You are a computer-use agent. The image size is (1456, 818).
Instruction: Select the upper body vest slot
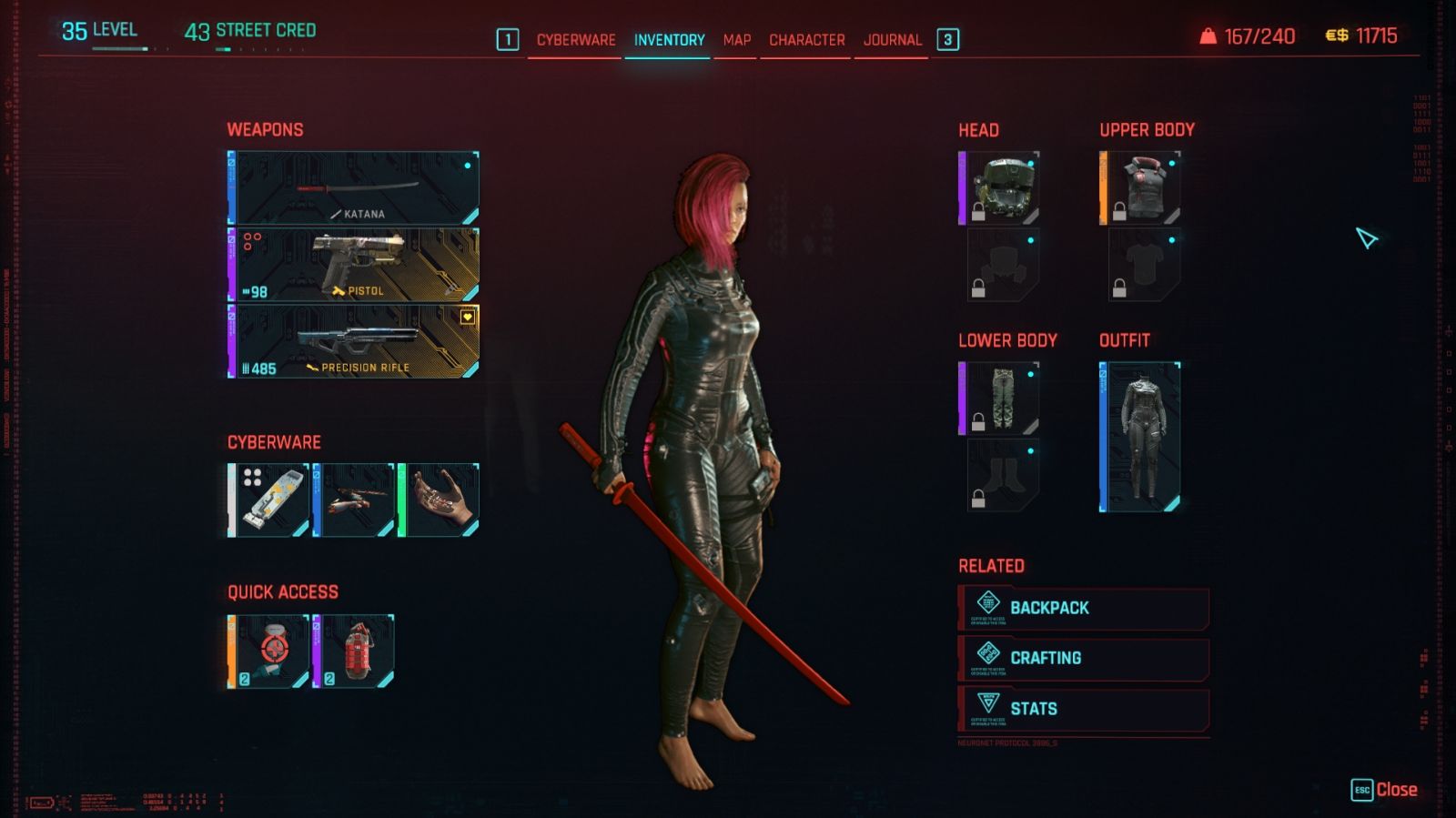[x=1140, y=188]
